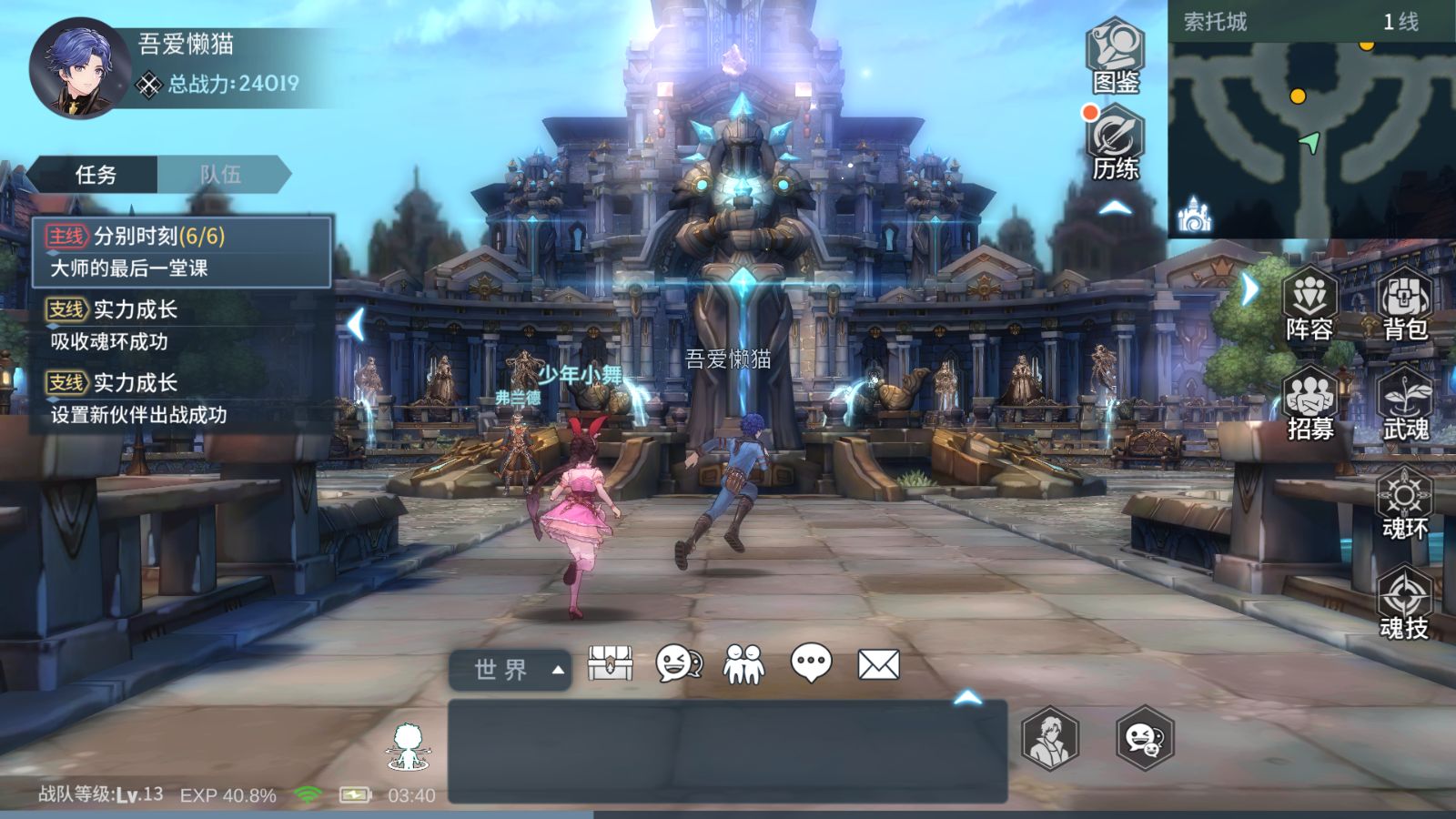Select the side quest 设置新伙伴出战成功

[x=182, y=399]
